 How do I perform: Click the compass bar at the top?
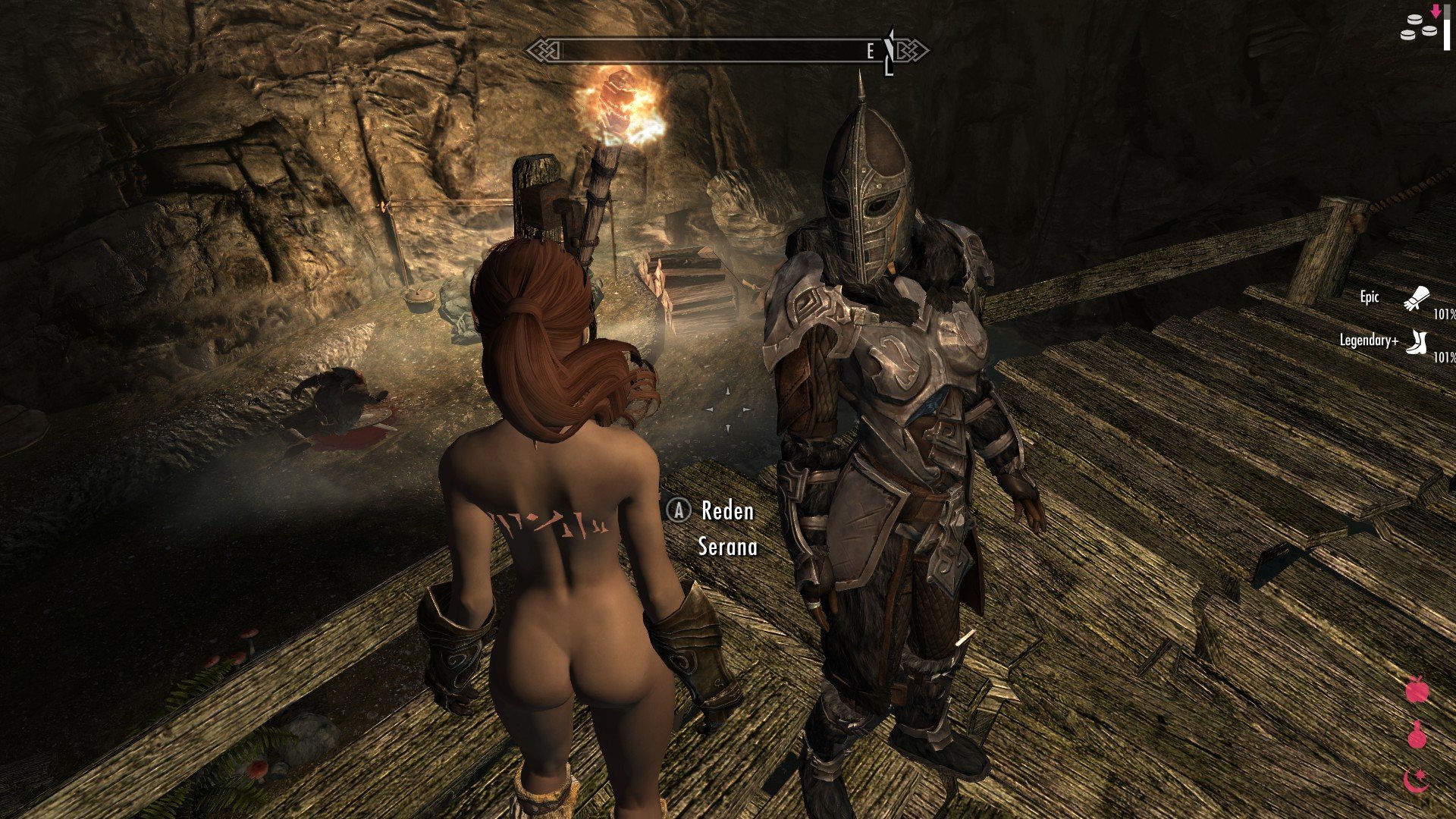coord(728,50)
